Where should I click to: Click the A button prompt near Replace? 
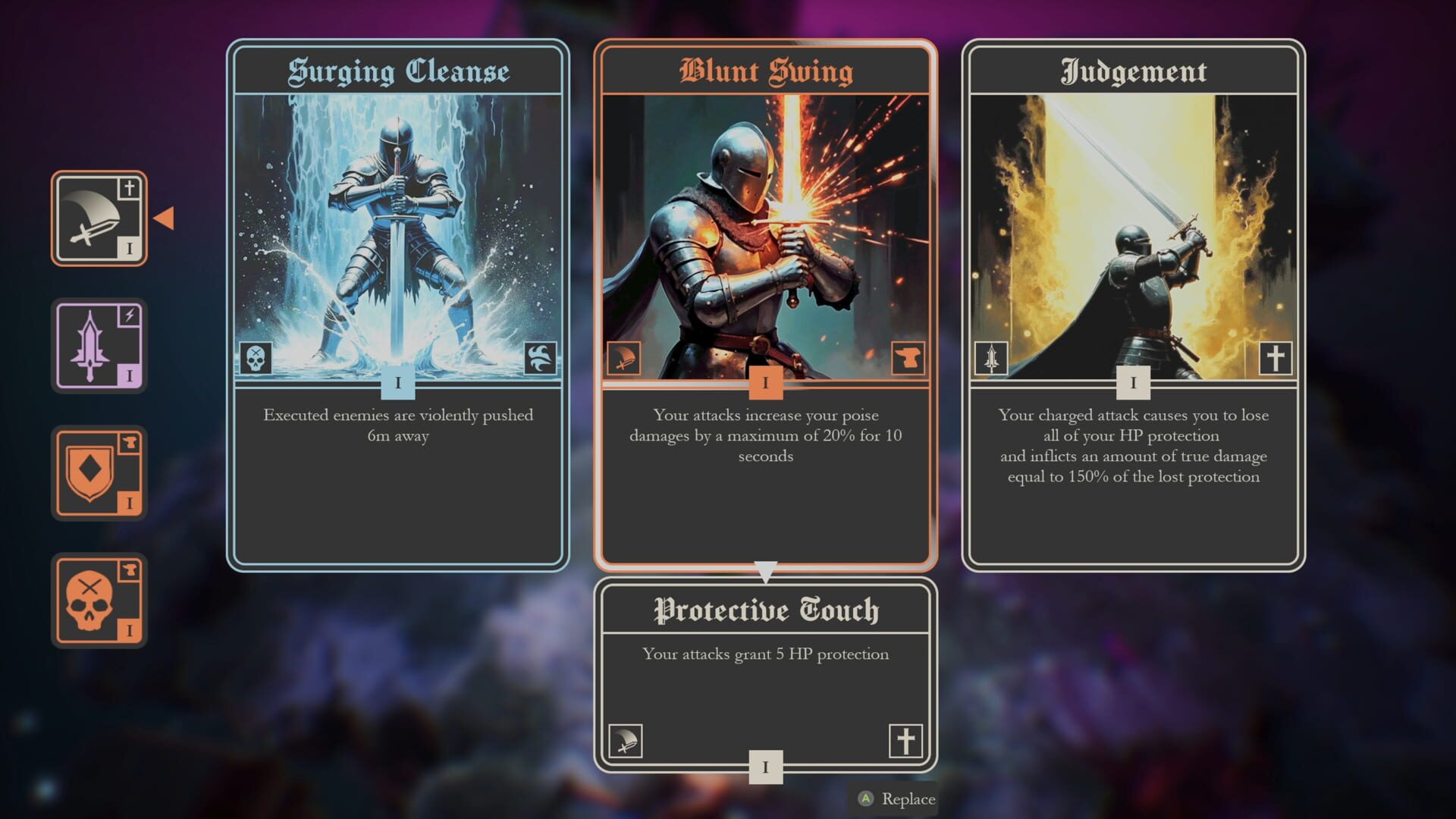[867, 799]
